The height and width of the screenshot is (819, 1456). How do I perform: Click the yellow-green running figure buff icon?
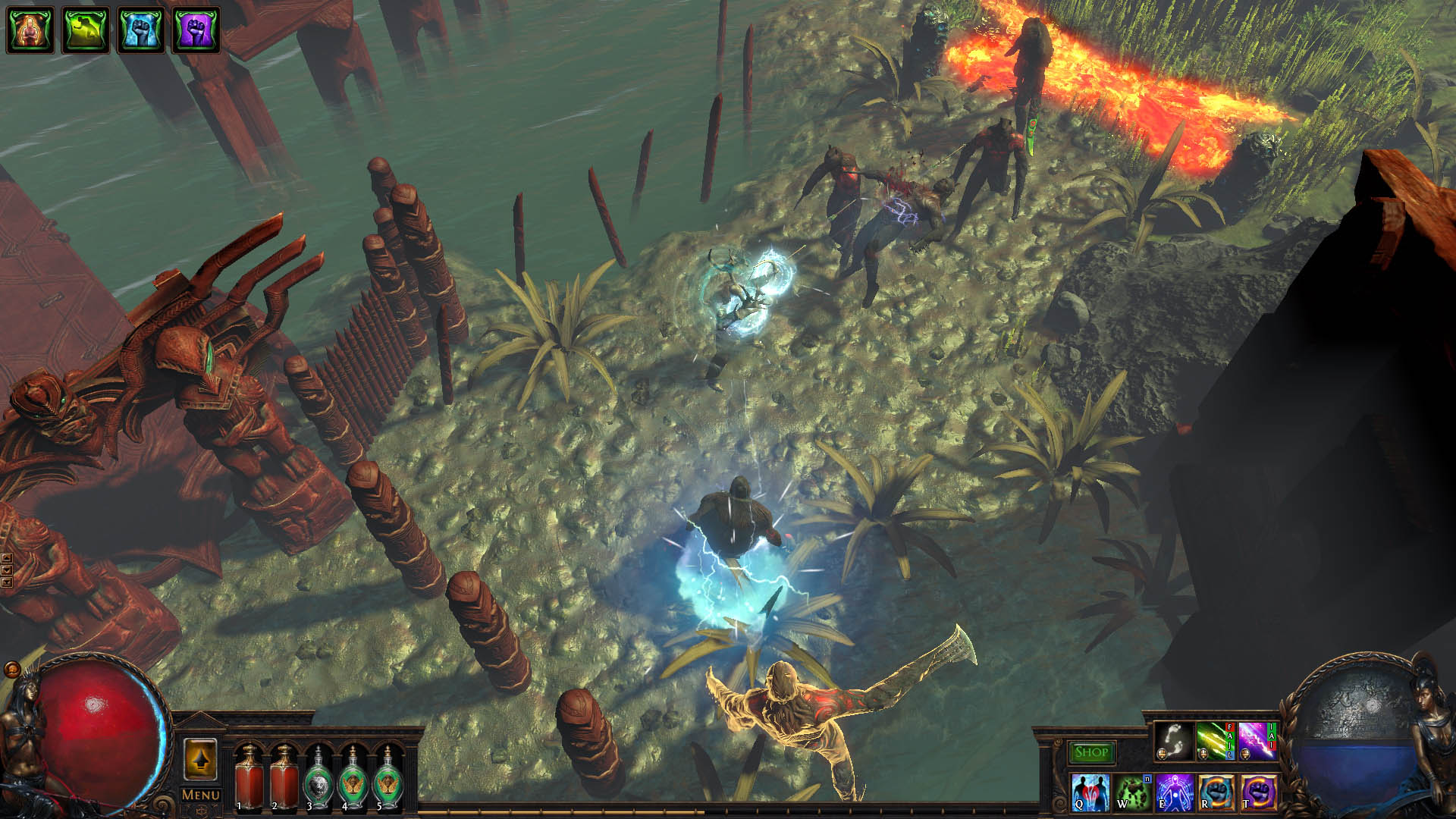[x=86, y=30]
